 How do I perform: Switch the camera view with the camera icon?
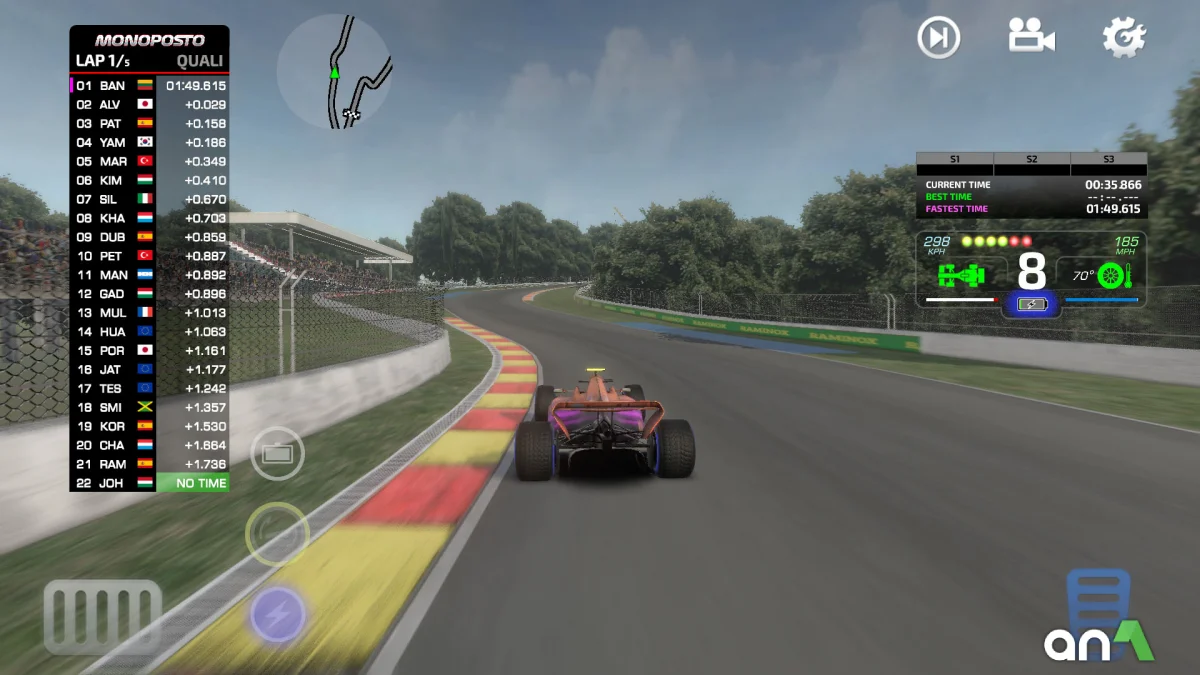[x=1031, y=36]
